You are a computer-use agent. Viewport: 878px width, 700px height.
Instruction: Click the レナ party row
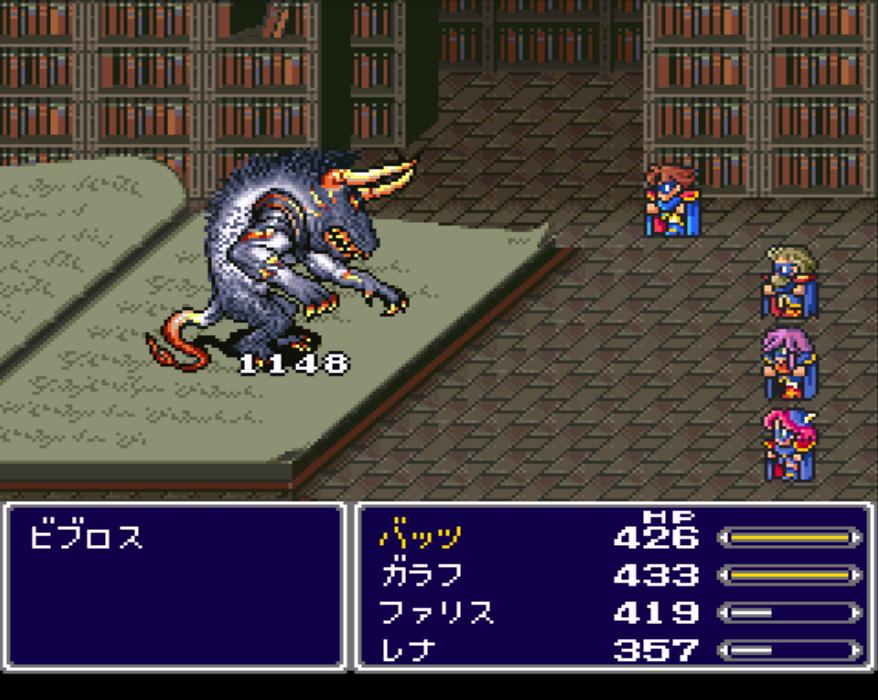coord(409,650)
